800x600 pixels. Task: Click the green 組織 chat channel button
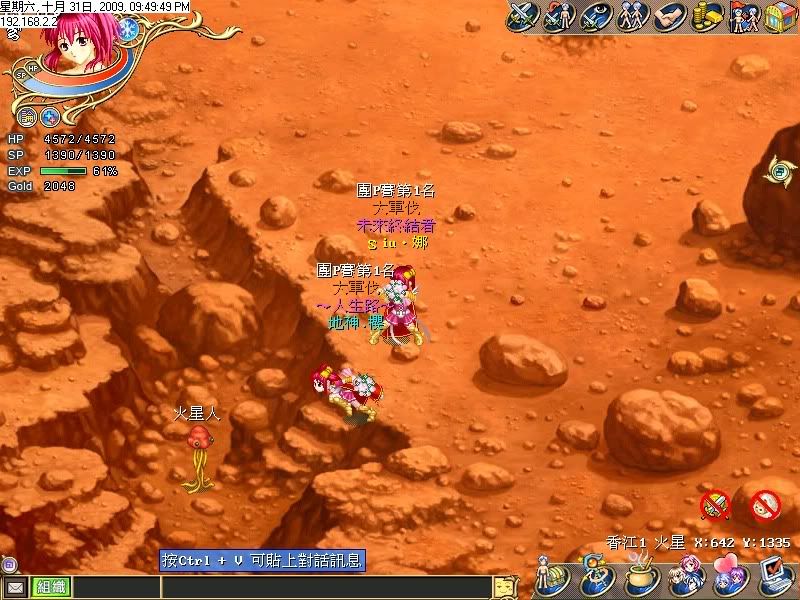tap(50, 587)
